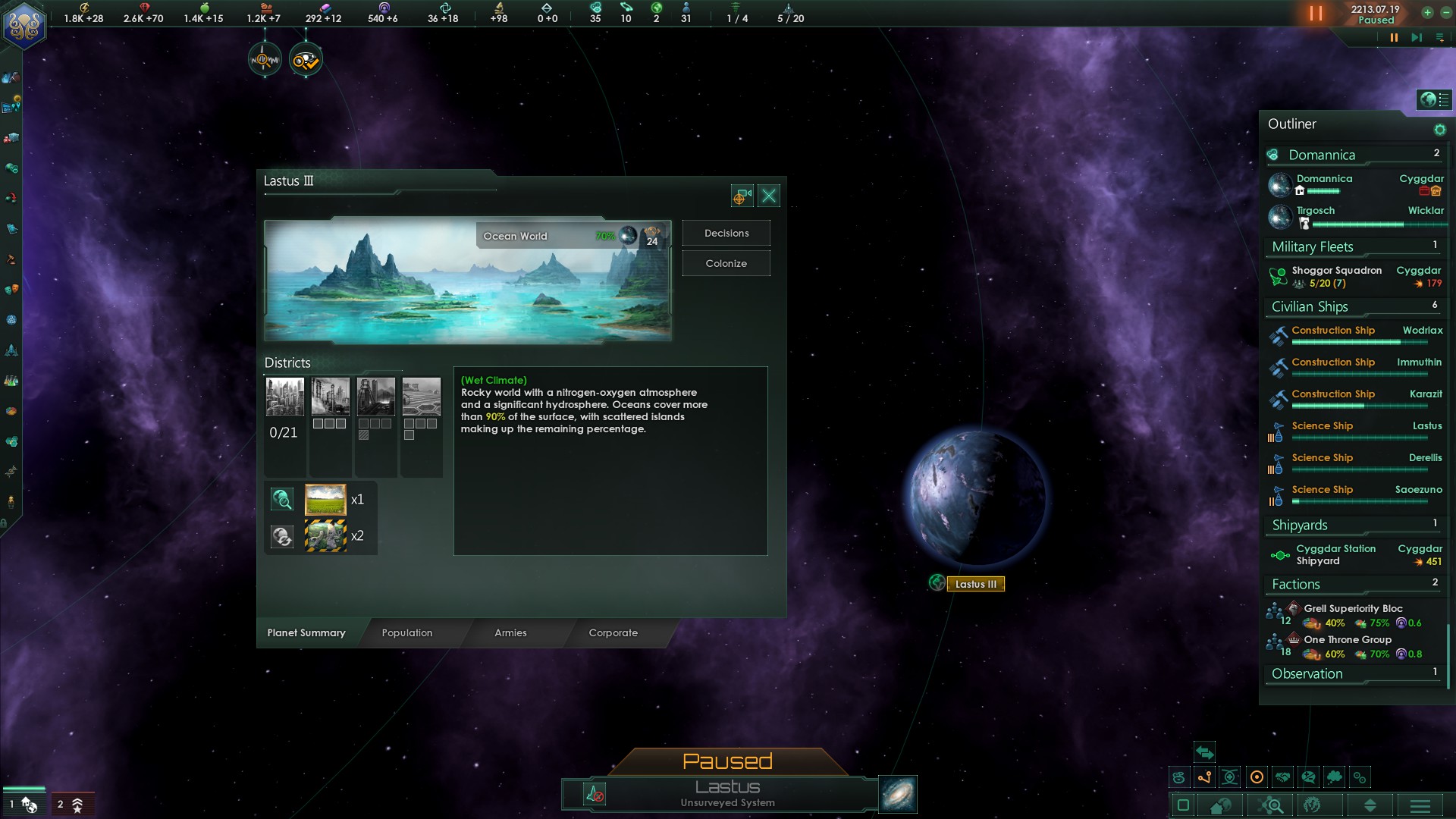Close the Lastus III planet window

tap(769, 196)
